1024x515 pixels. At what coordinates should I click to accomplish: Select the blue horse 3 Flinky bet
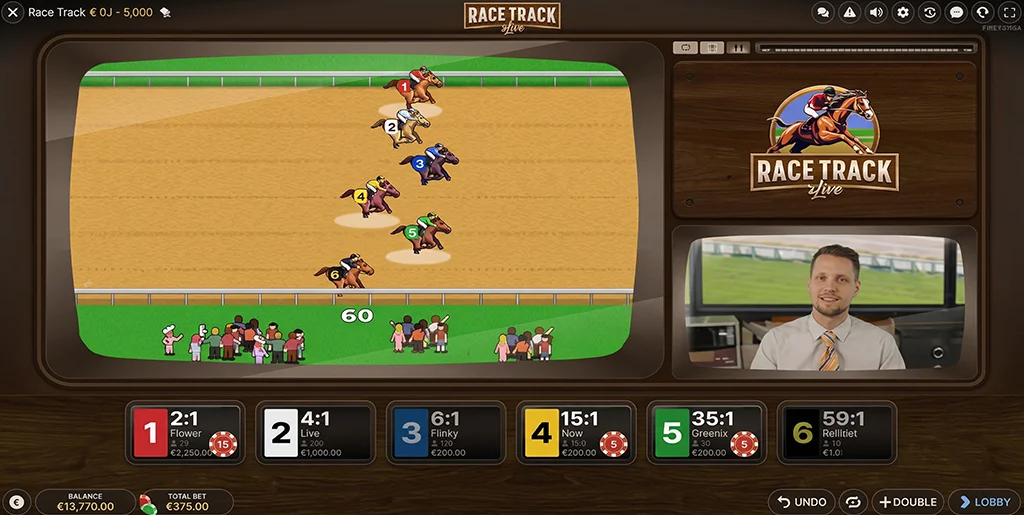tap(445, 432)
